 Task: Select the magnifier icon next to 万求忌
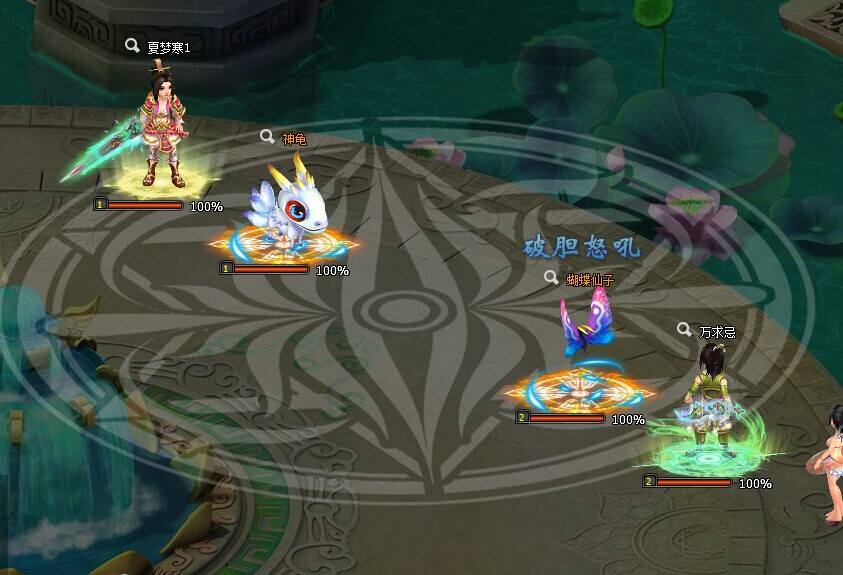(684, 329)
